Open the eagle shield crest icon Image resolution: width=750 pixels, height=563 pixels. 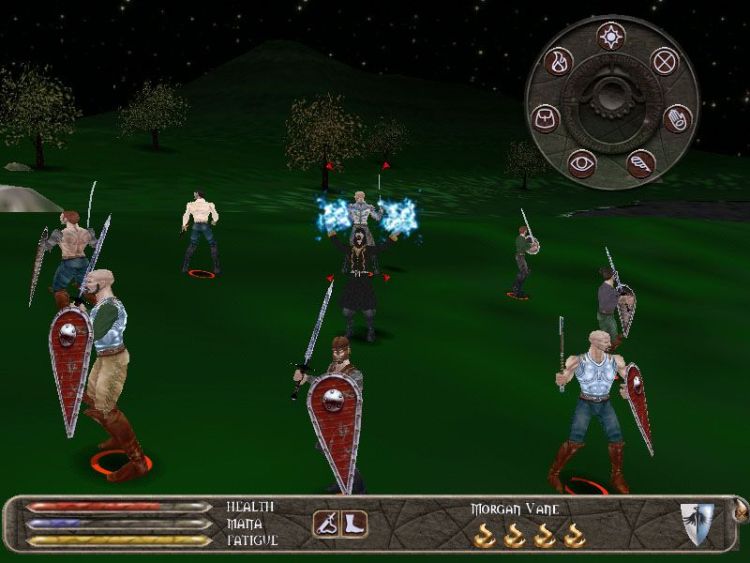point(697,523)
